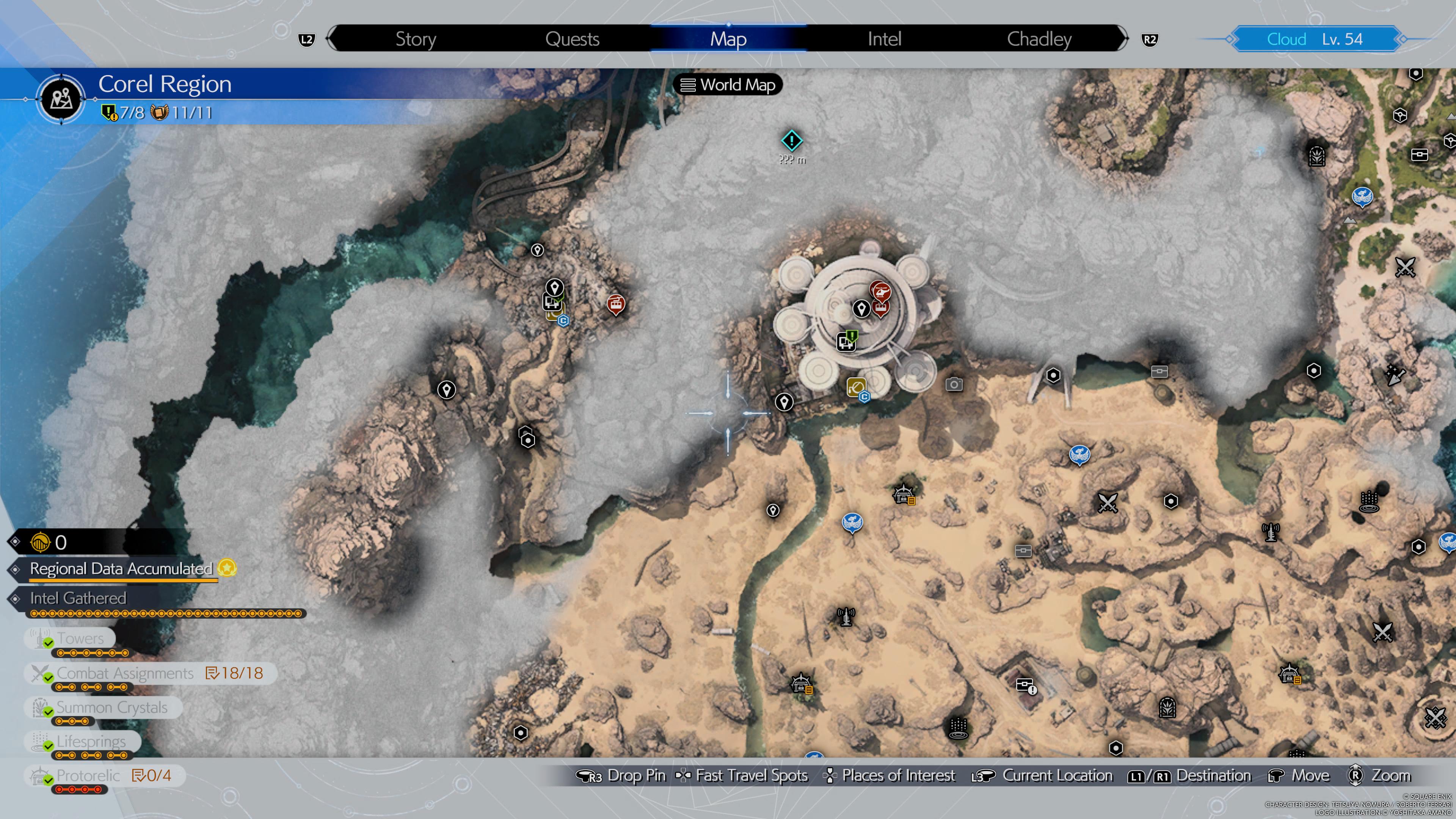The height and width of the screenshot is (819, 1456).
Task: Open the Chadley tab
Action: point(1039,38)
